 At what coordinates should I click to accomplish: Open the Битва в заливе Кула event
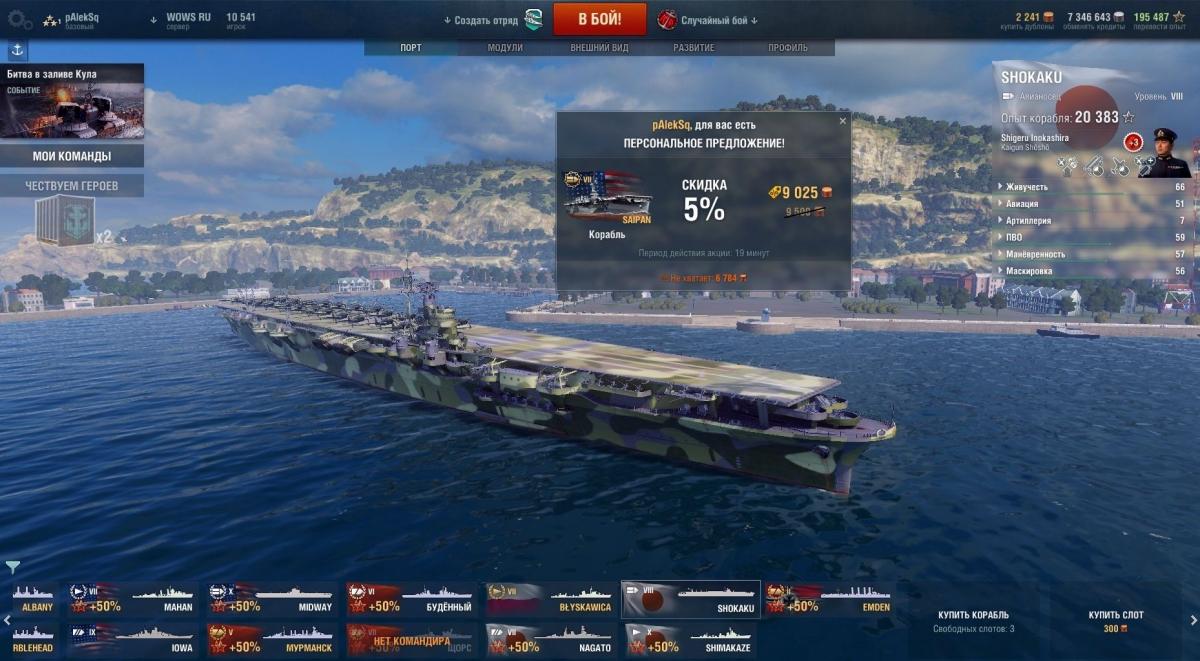pos(72,101)
